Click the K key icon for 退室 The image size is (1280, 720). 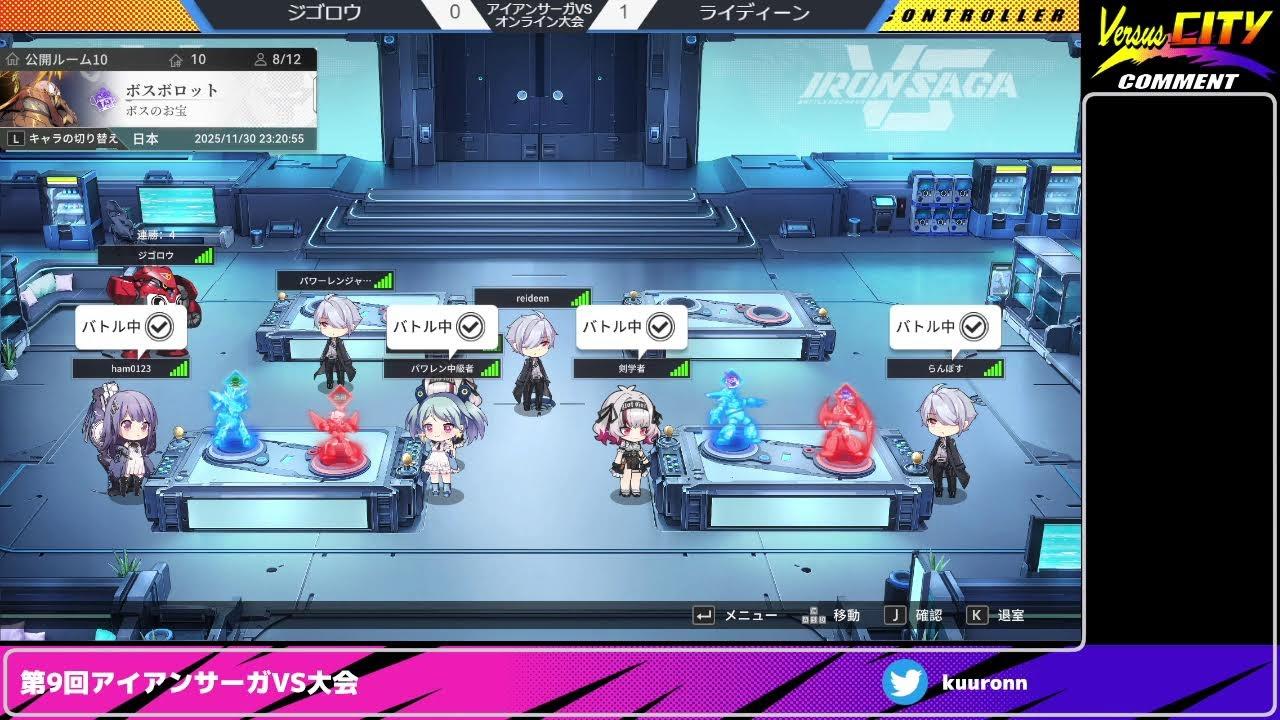coord(976,614)
